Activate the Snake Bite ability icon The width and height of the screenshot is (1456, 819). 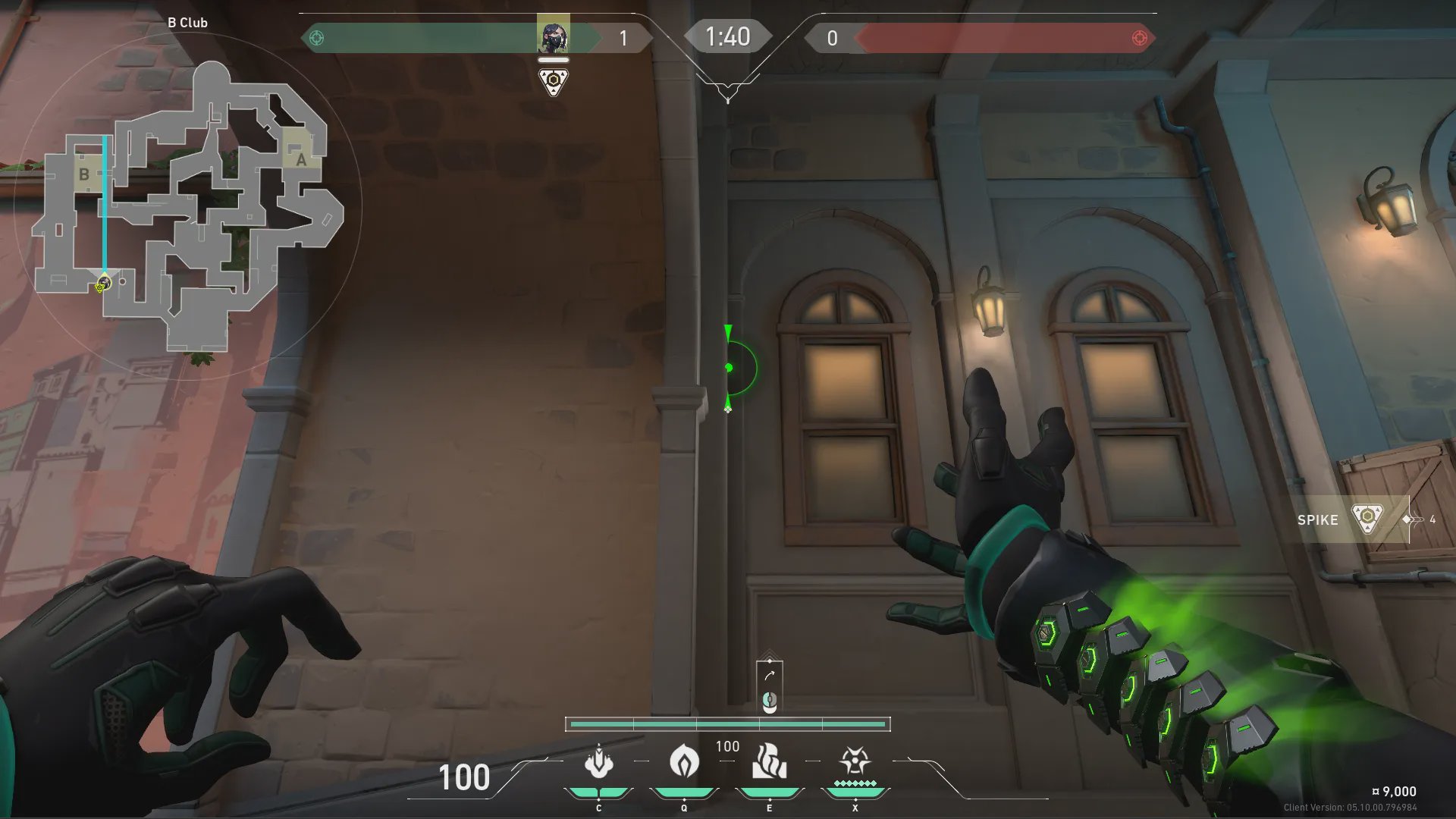[x=598, y=762]
